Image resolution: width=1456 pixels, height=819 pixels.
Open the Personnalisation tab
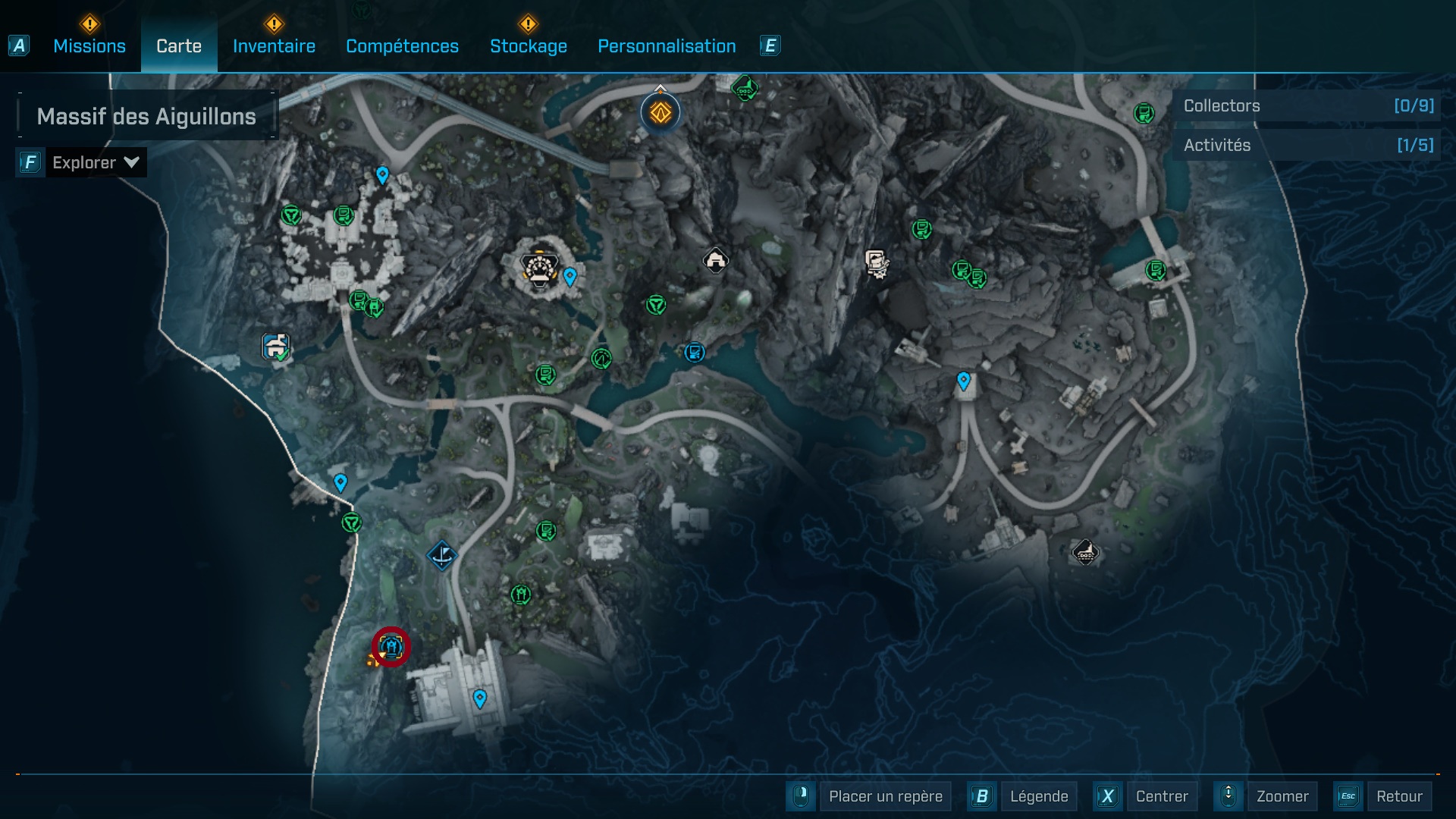667,46
